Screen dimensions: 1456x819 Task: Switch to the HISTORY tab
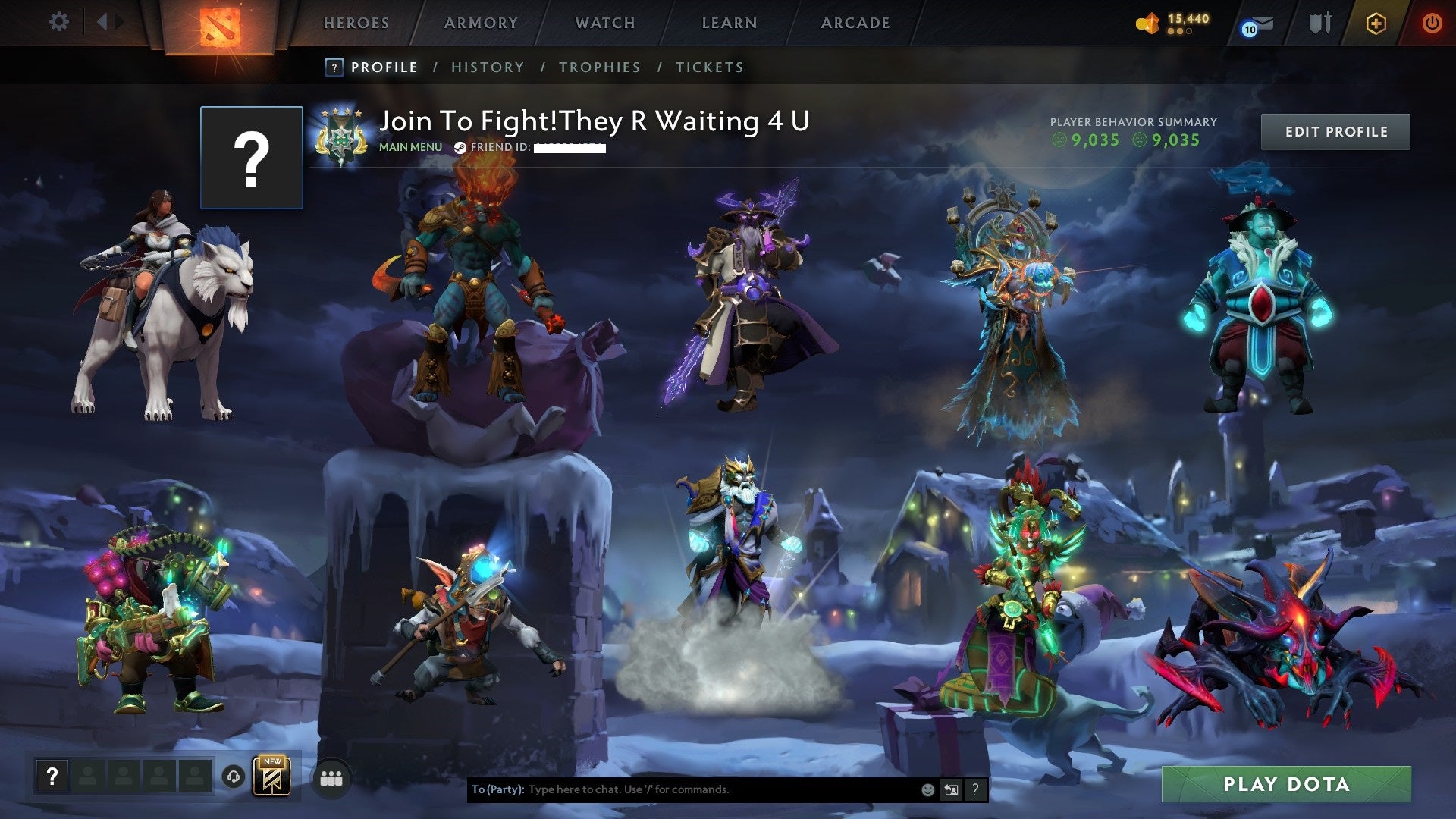[487, 67]
